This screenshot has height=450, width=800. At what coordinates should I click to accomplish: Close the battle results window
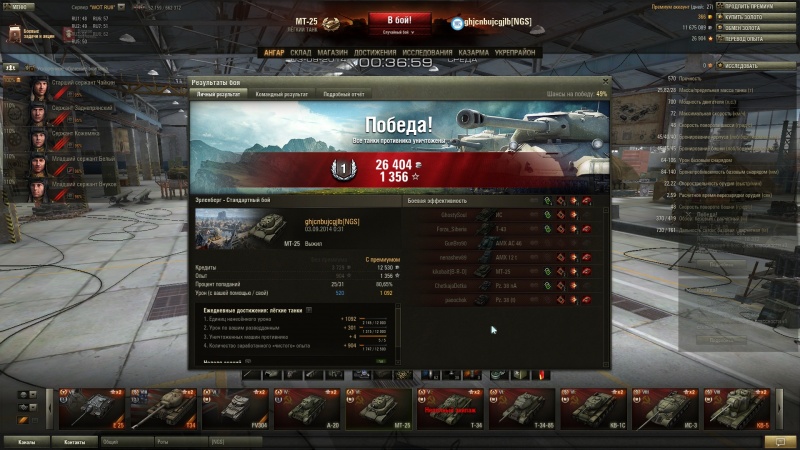[603, 82]
